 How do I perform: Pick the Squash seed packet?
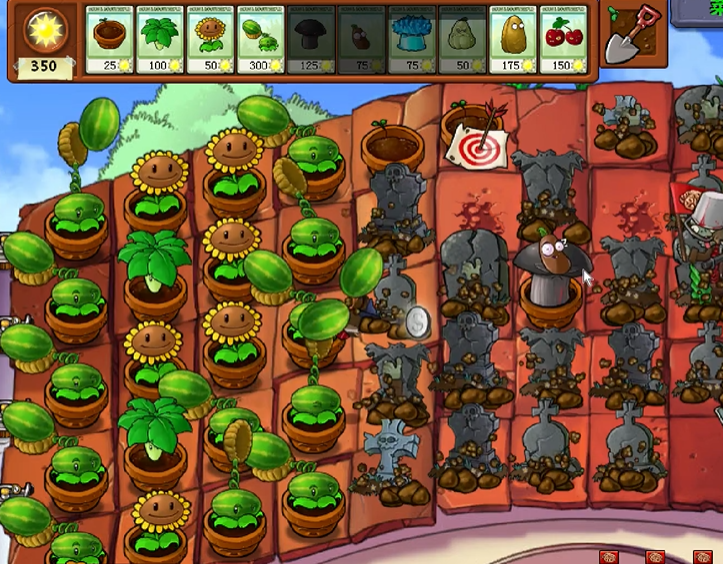click(x=463, y=41)
